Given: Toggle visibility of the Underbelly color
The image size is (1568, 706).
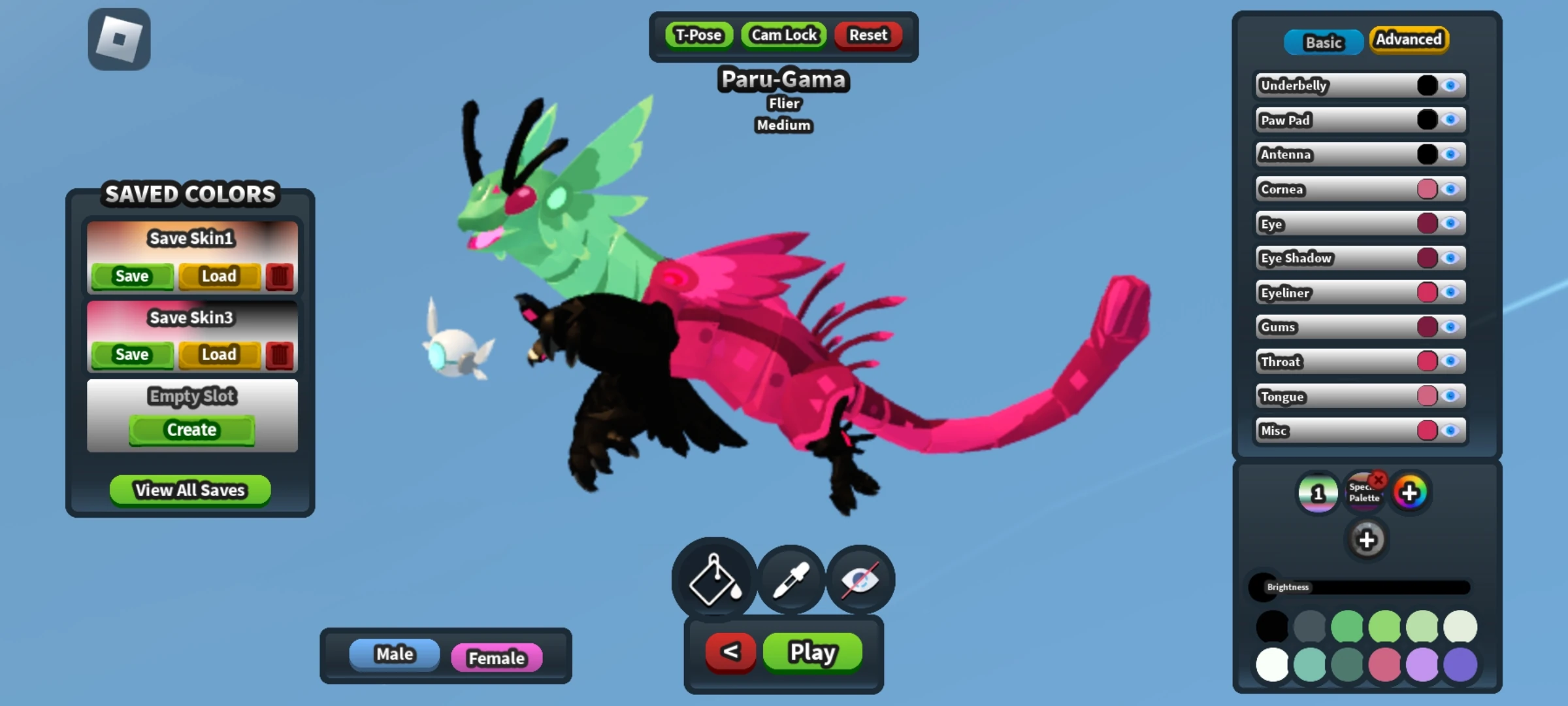Looking at the screenshot, I should coord(1450,85).
